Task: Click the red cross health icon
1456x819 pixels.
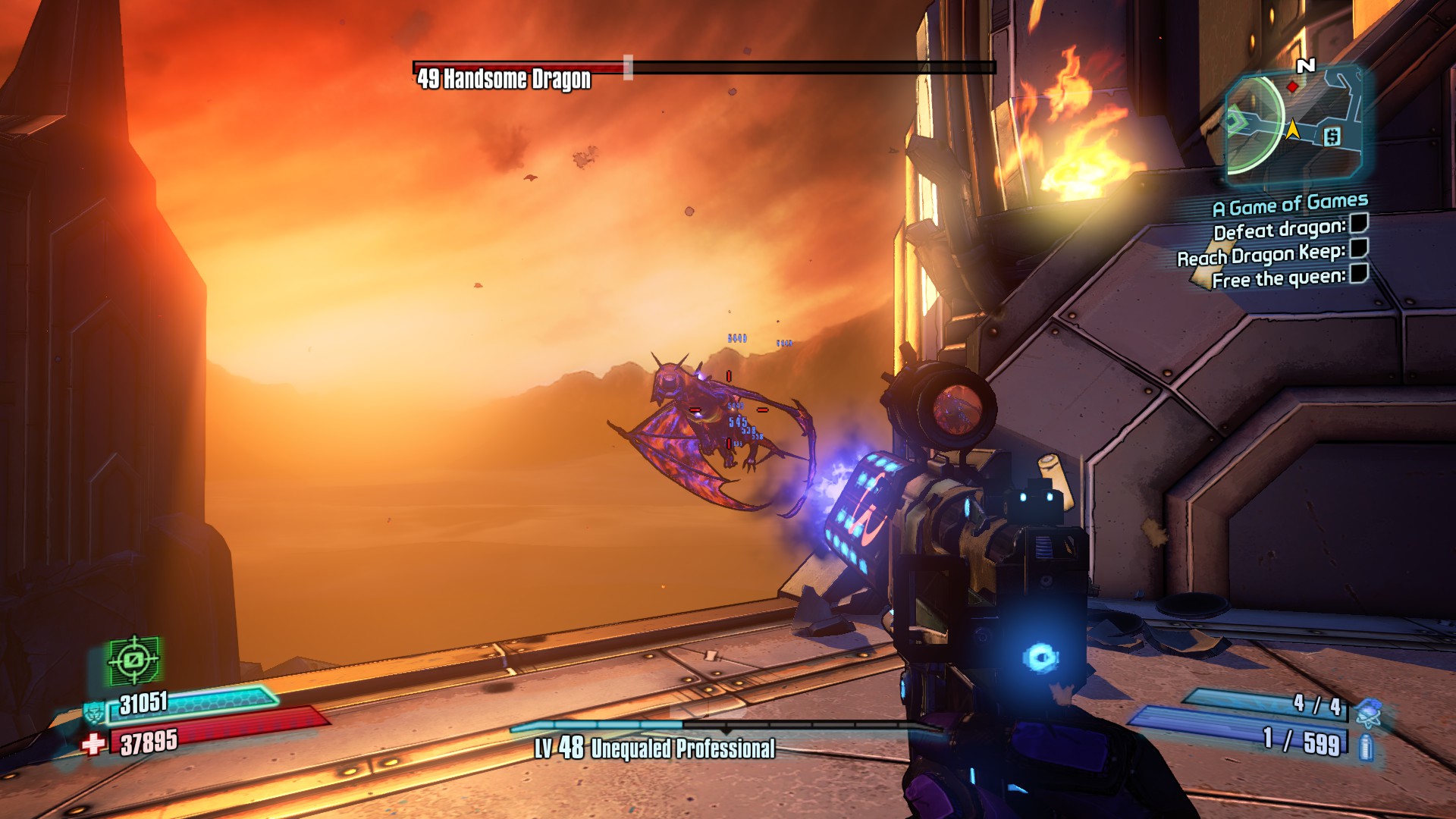Action: click(x=93, y=744)
